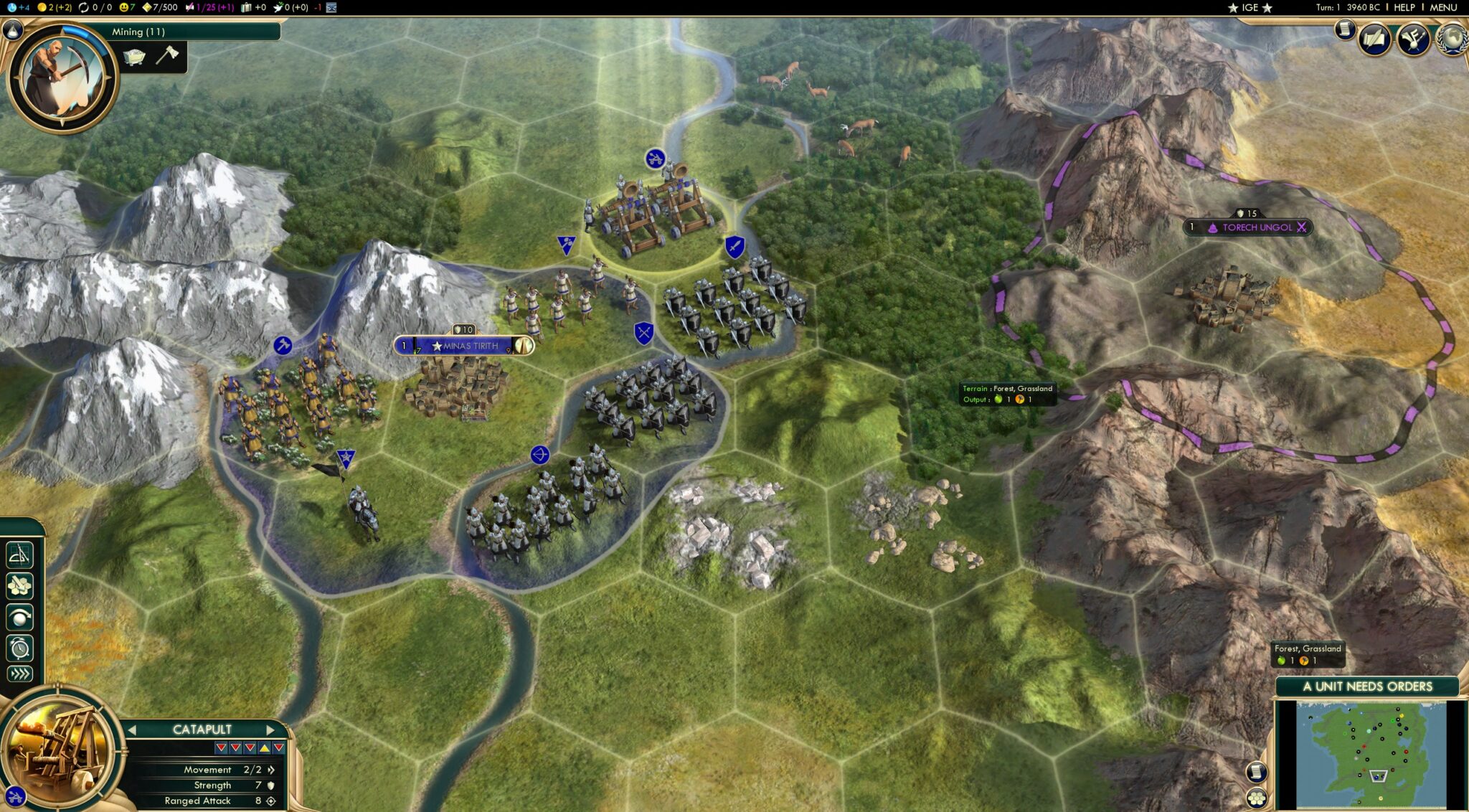Open the notifications scroll icon
Viewport: 1469px width, 812px height.
click(x=1345, y=31)
